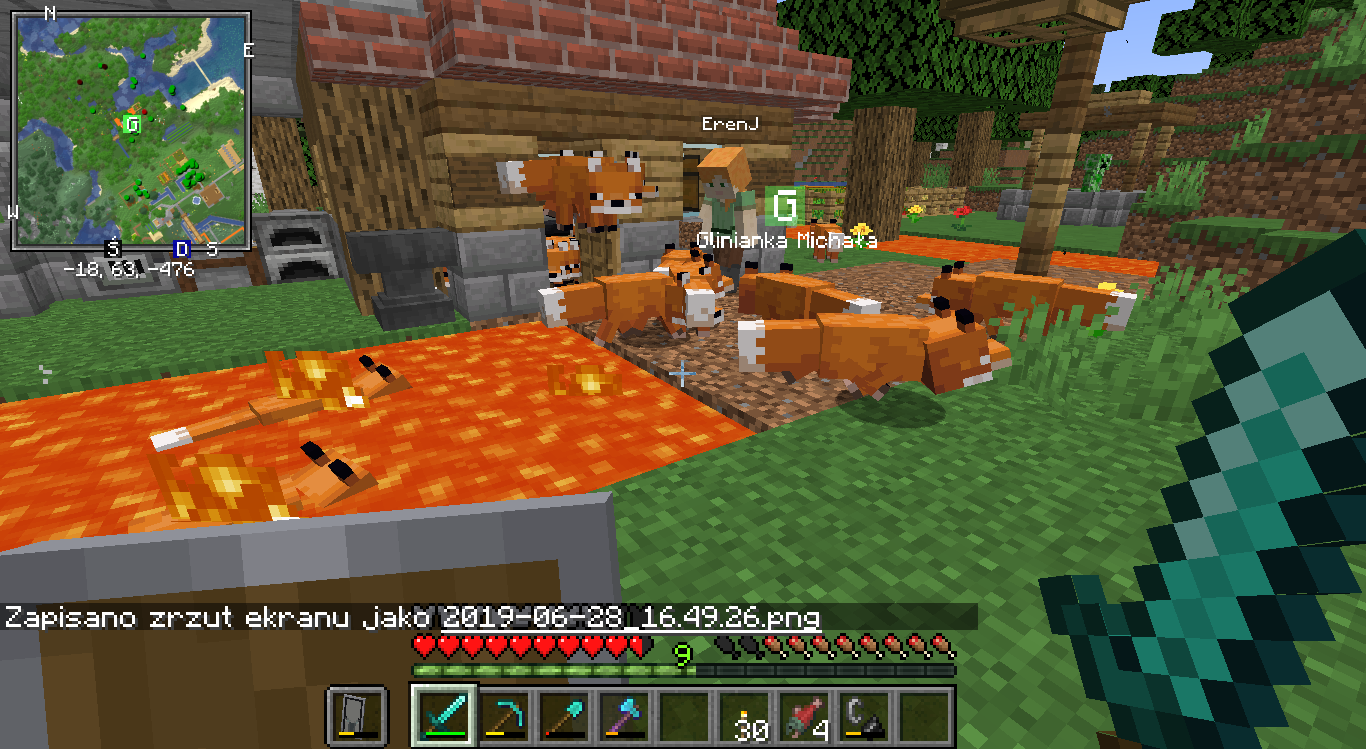Viewport: 1366px width, 749px height.
Task: Select the diamond shovel hotbar slot
Action: click(x=564, y=716)
